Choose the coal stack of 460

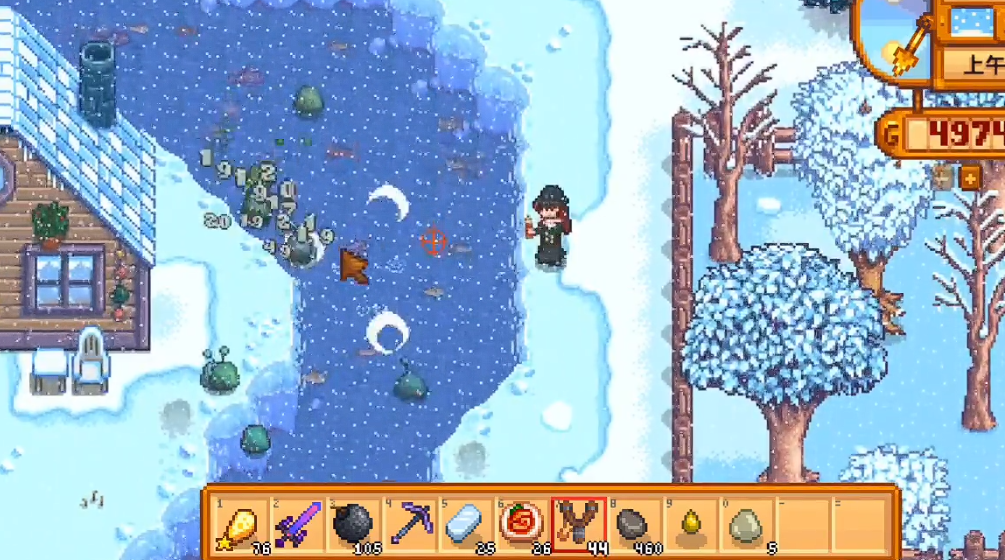point(633,523)
